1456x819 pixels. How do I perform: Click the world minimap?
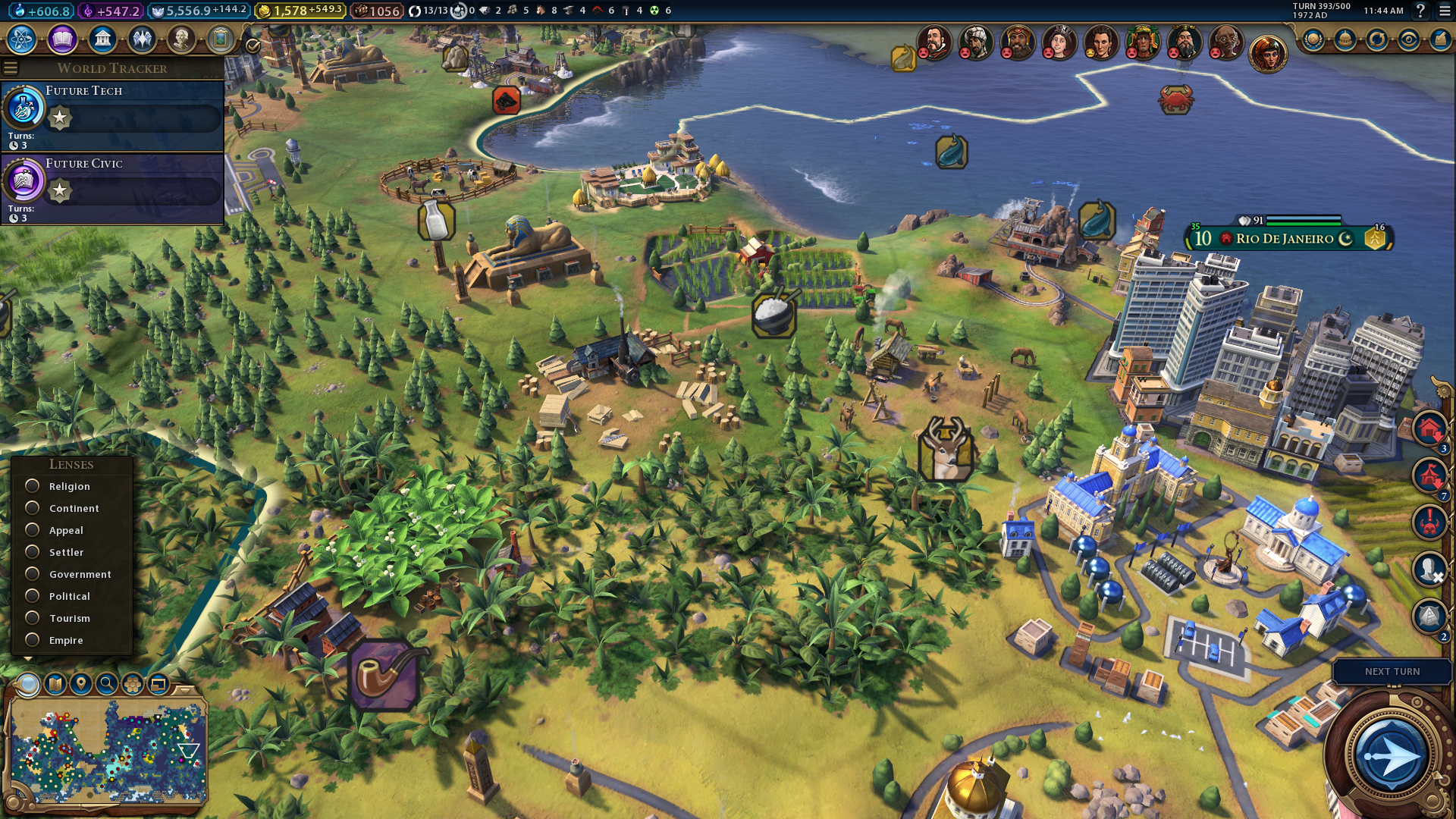click(x=106, y=751)
